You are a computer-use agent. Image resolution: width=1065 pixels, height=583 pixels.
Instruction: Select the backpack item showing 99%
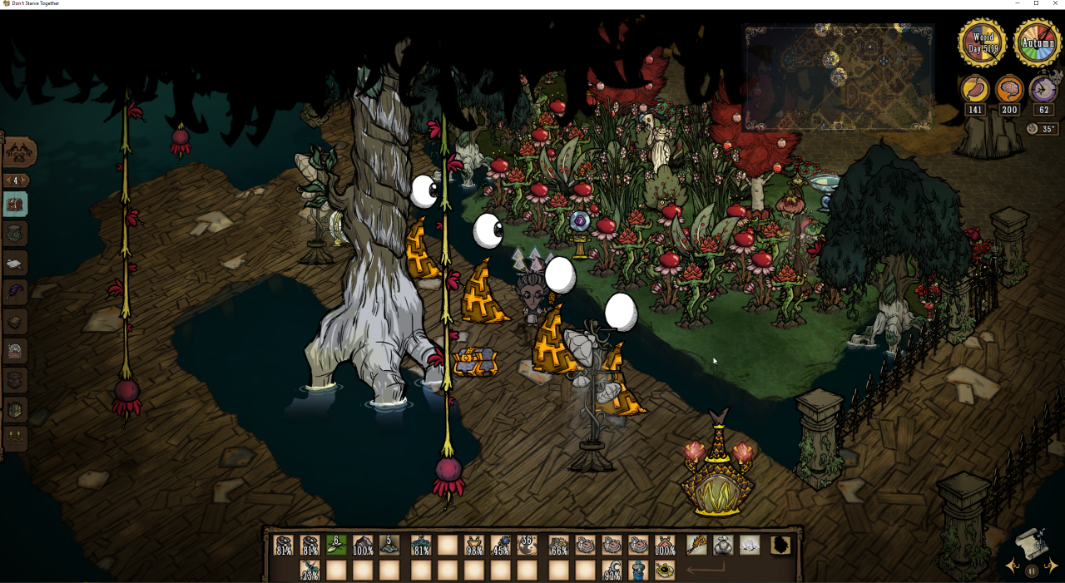pyautogui.click(x=611, y=571)
